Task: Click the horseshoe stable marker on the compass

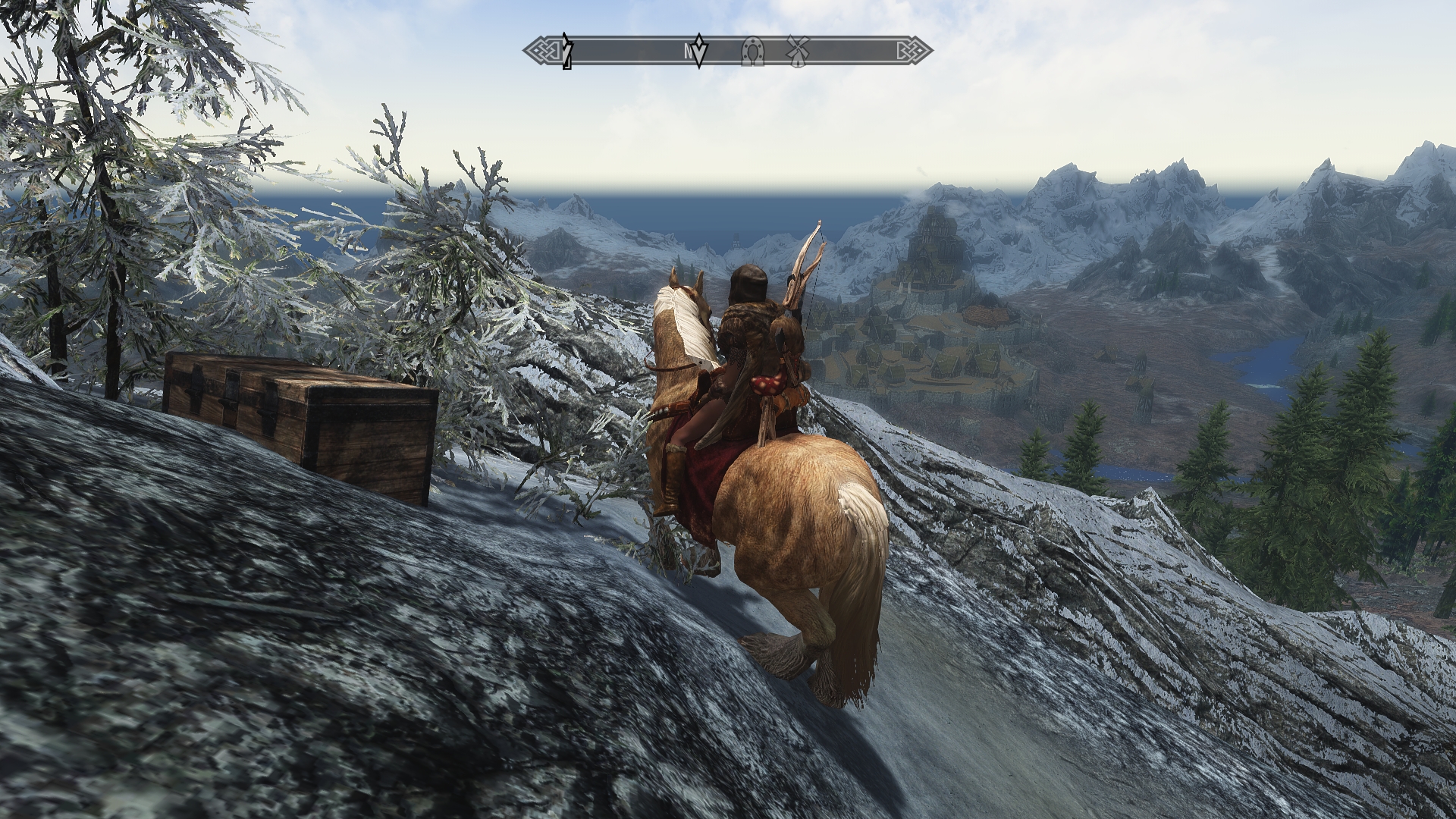Action: pos(752,52)
